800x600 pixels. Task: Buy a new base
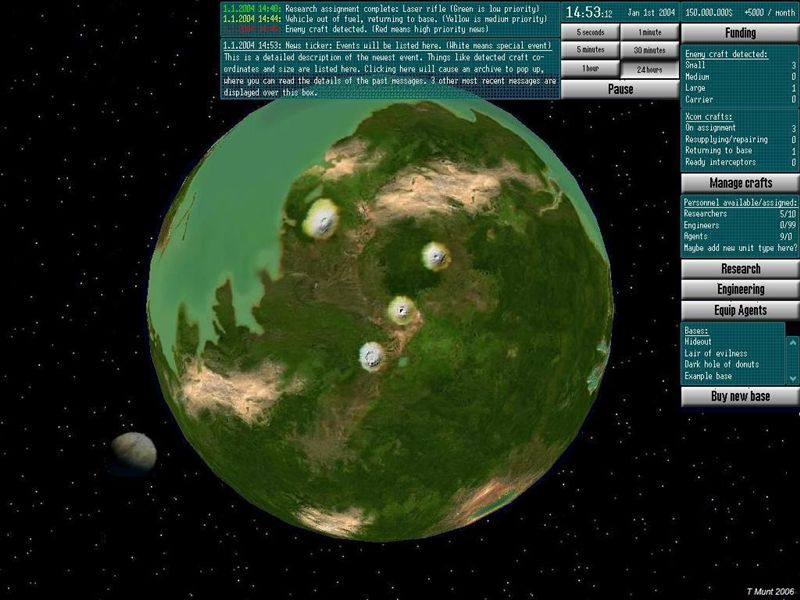(740, 396)
